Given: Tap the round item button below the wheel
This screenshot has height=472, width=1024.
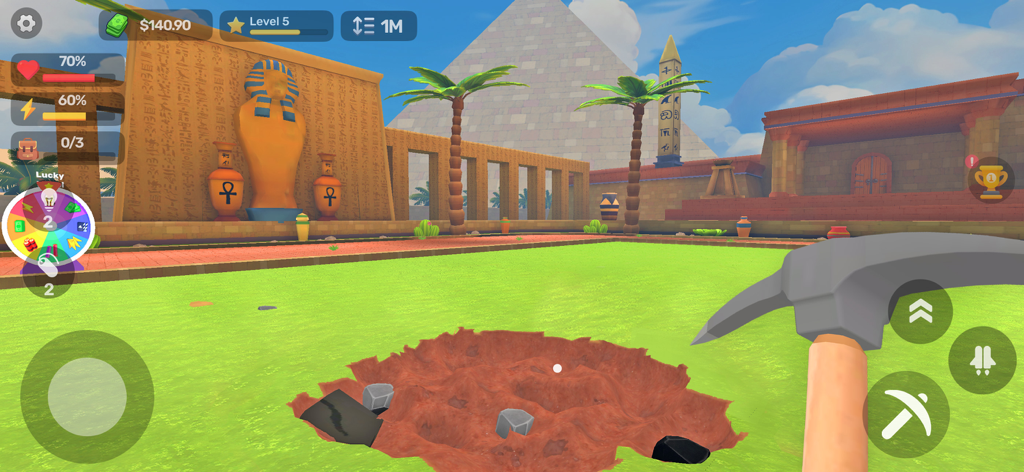Looking at the screenshot, I should [48, 277].
